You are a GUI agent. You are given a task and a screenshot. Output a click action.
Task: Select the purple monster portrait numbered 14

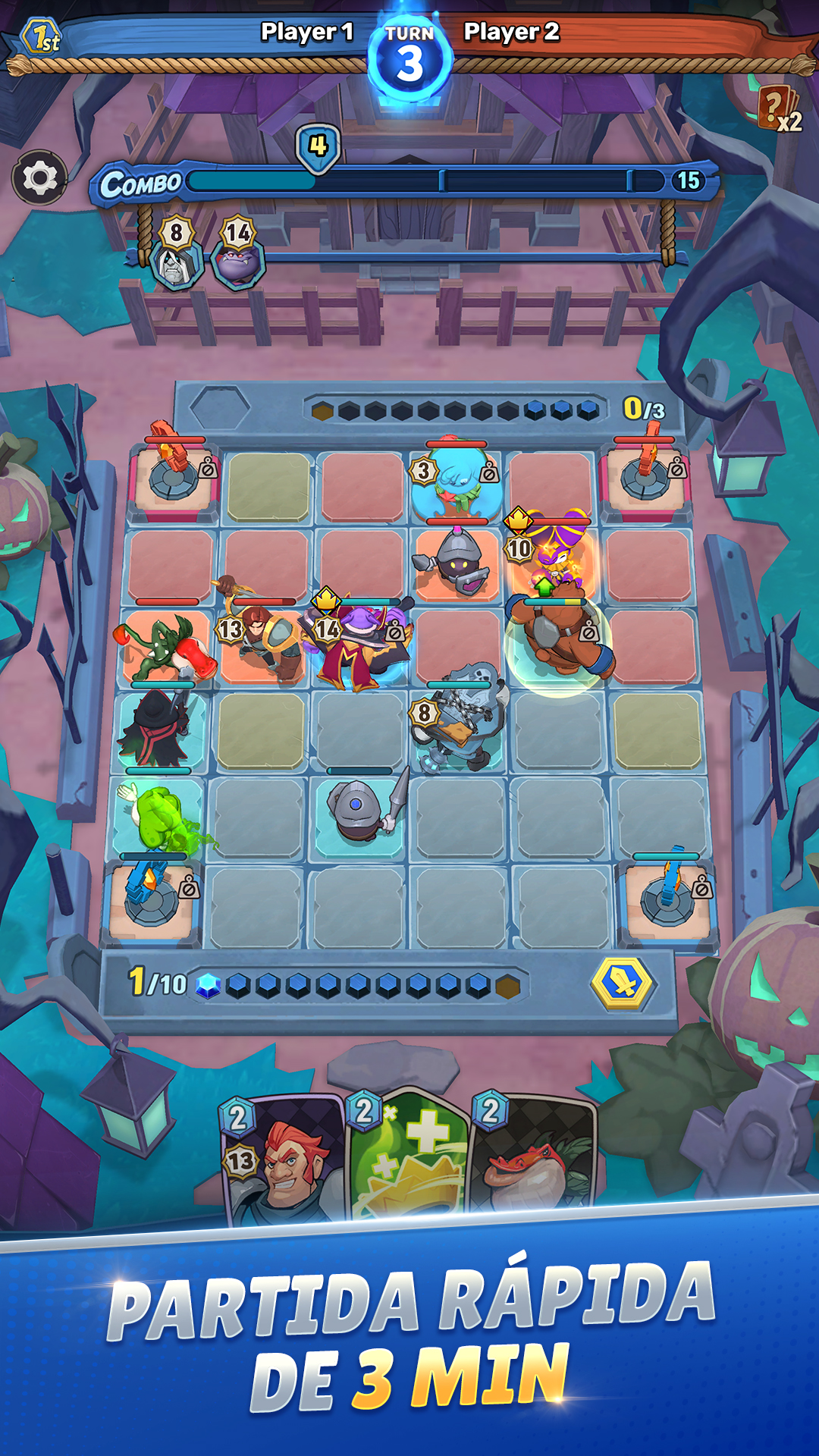(238, 258)
